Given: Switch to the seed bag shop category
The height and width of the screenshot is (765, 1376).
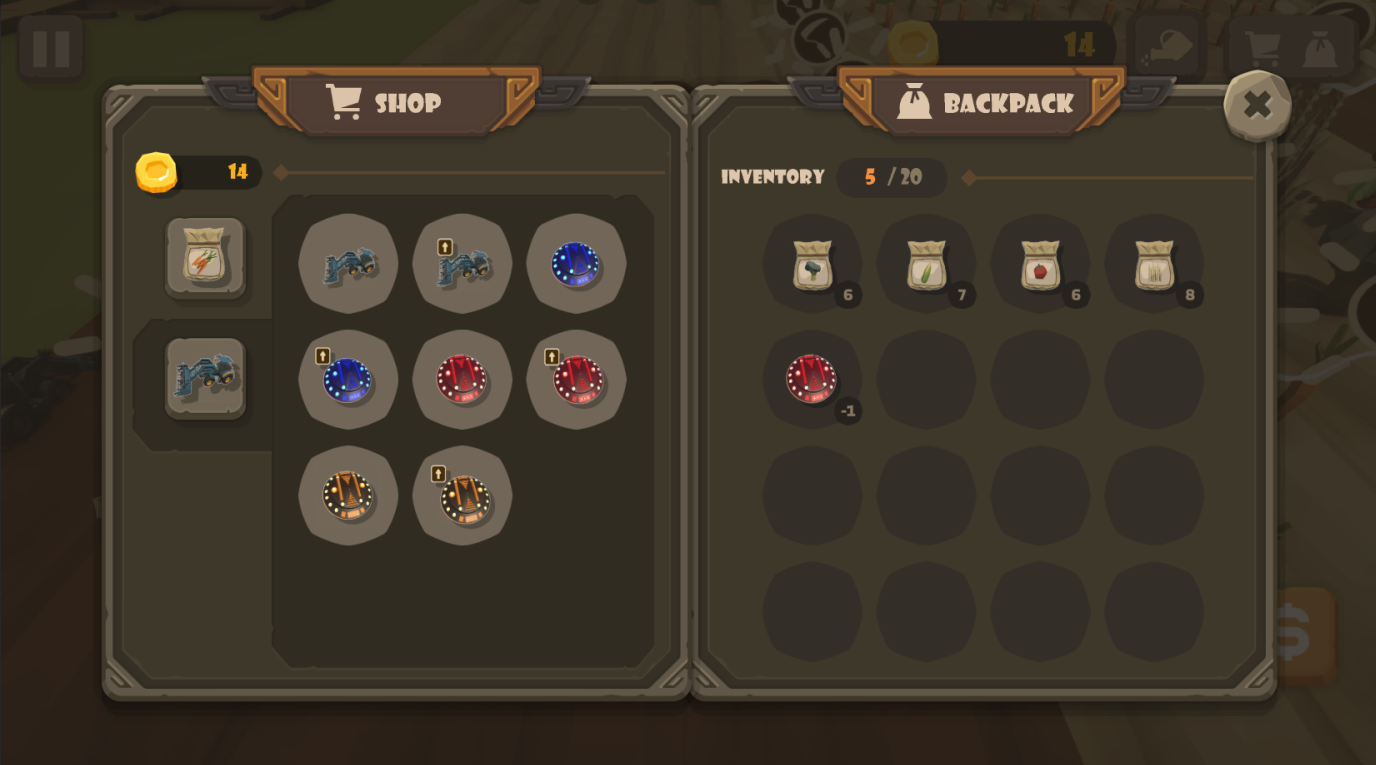Looking at the screenshot, I should click(x=205, y=258).
